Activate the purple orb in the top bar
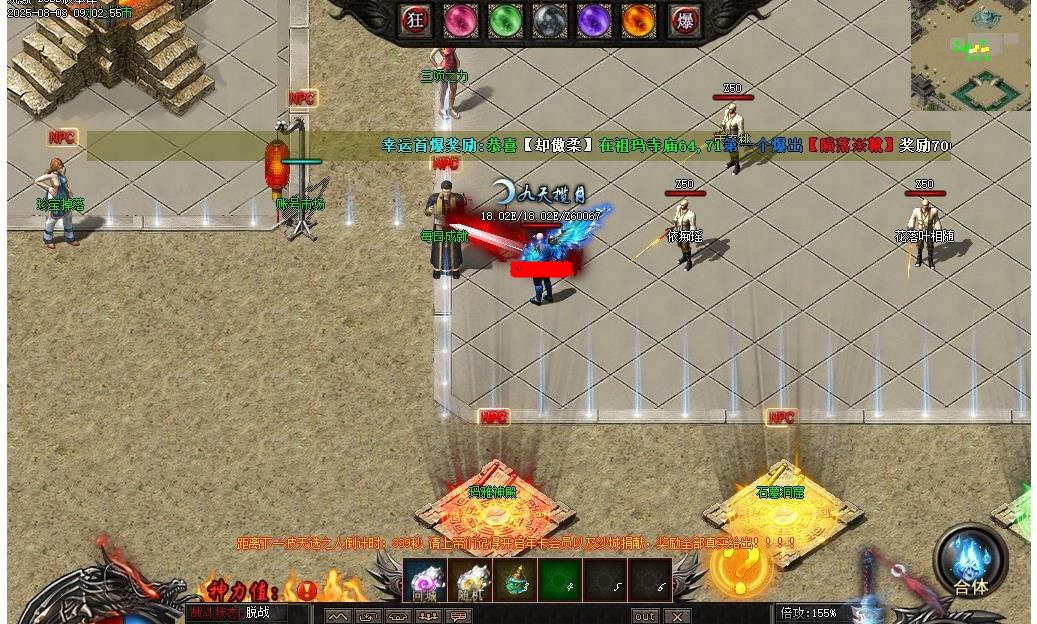1037x624 pixels. click(594, 21)
